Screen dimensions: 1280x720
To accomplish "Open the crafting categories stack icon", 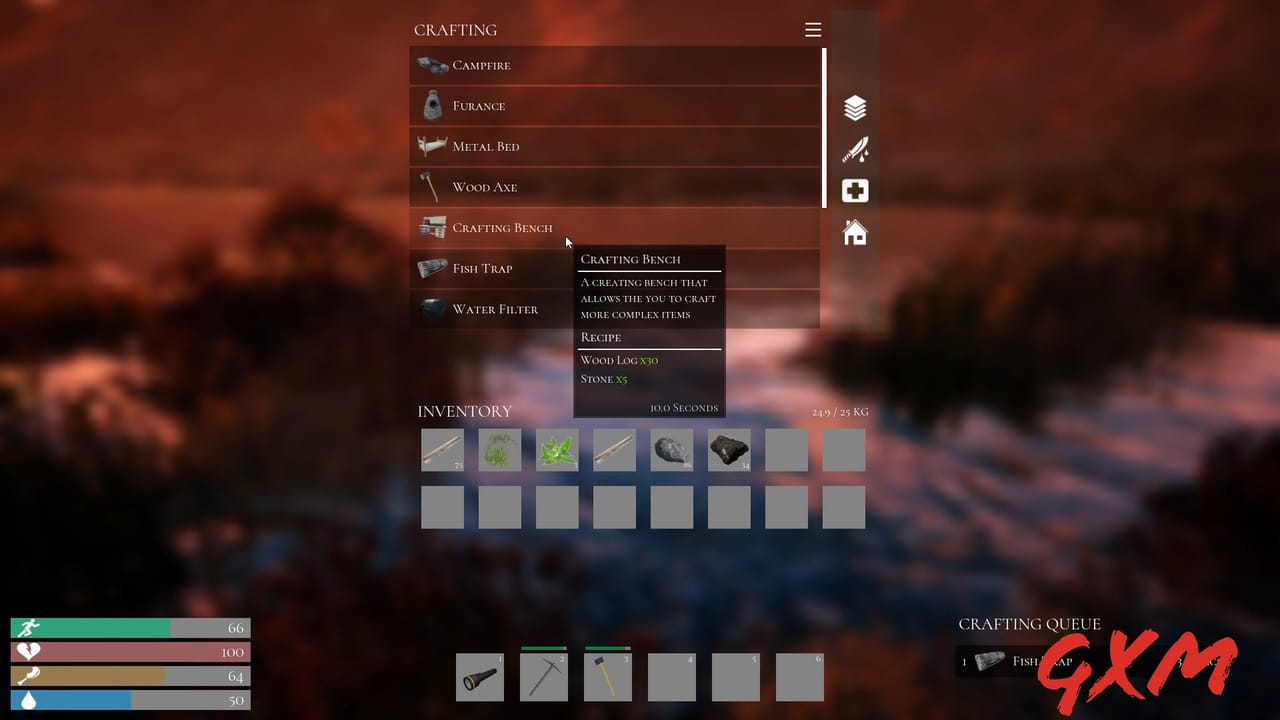I will (x=855, y=107).
